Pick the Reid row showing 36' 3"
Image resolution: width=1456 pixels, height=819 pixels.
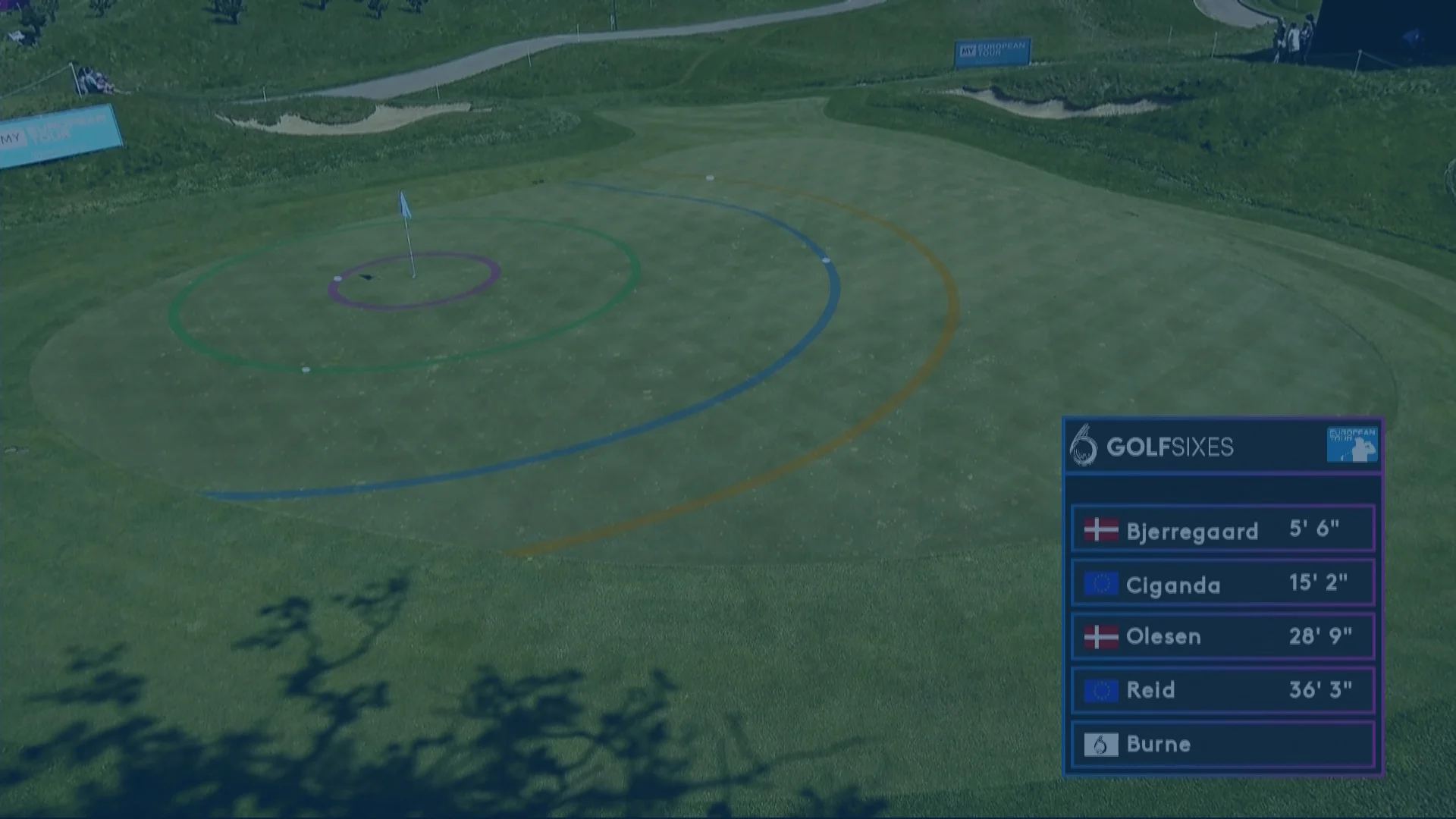tap(1222, 690)
